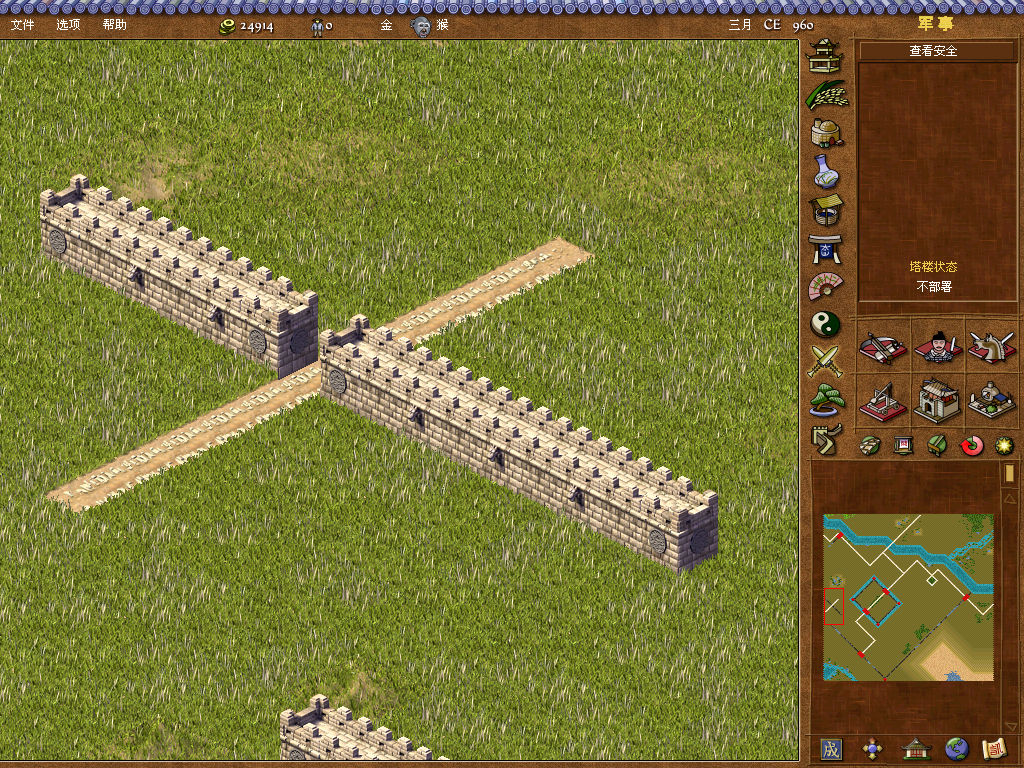Open the 选项 (Options) menu

point(68,24)
